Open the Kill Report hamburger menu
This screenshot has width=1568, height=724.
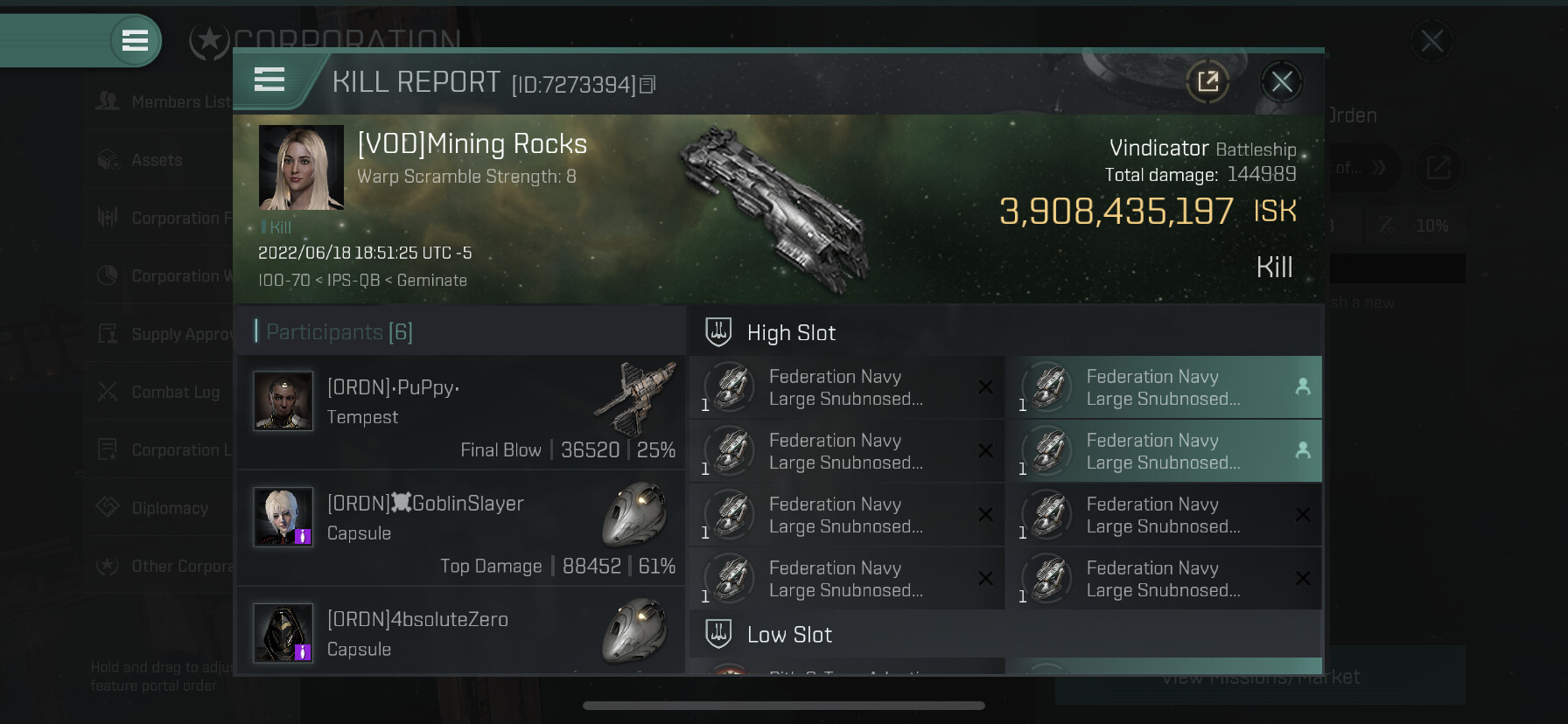coord(269,80)
